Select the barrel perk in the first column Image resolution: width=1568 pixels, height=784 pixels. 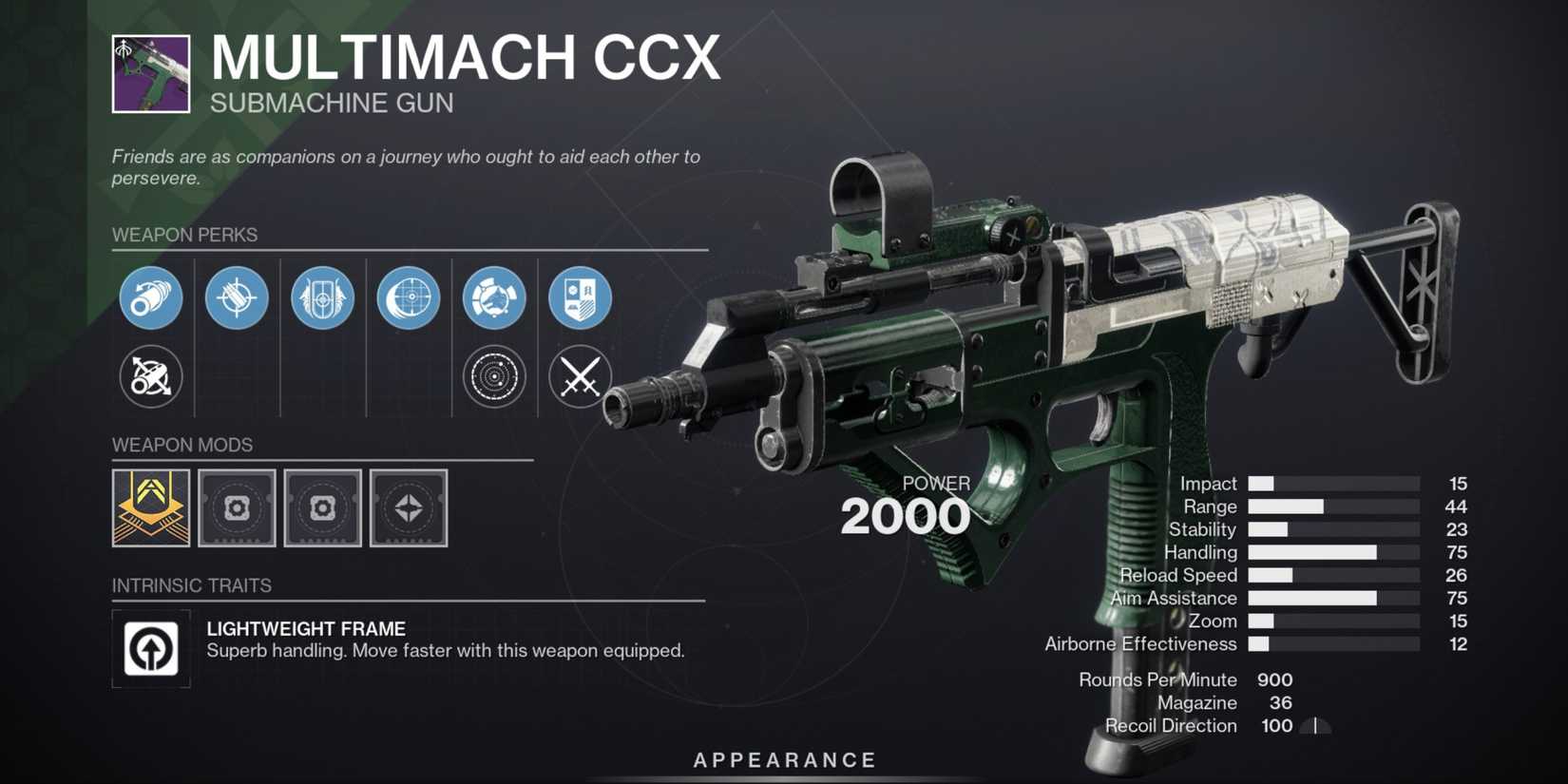[x=150, y=297]
